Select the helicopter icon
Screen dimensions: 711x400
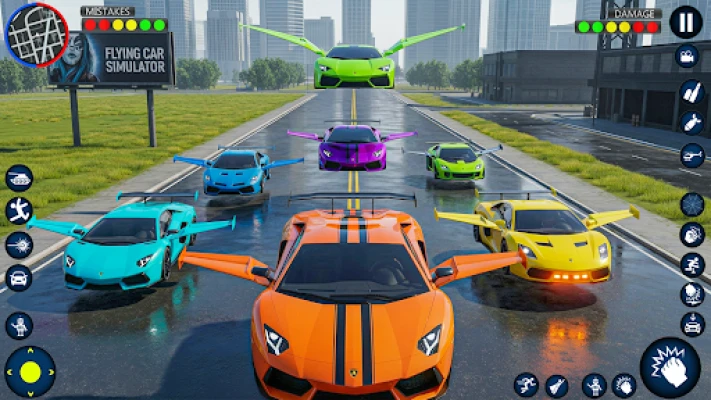[x=692, y=155]
